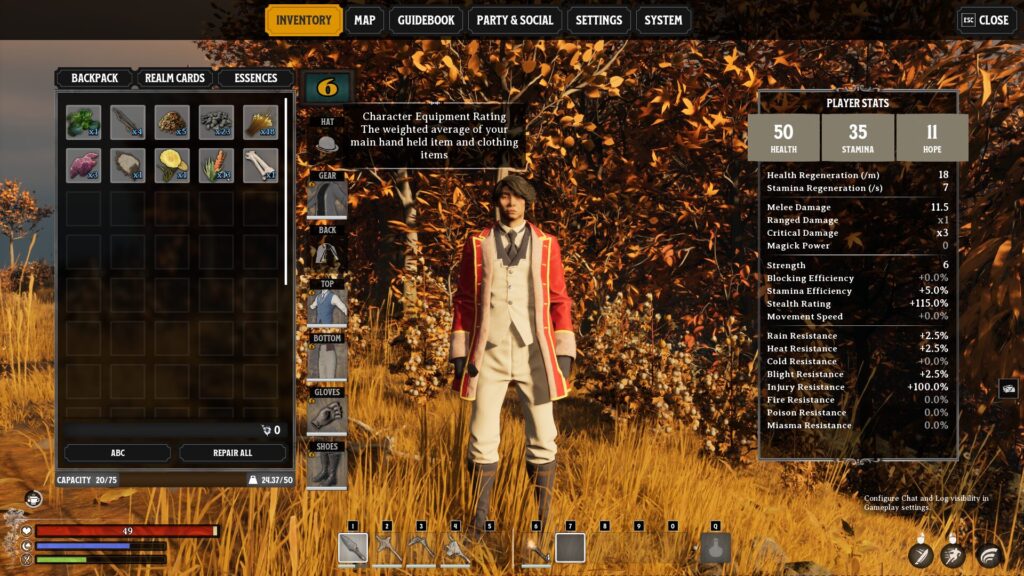Select the potion flask quick slot
The height and width of the screenshot is (576, 1024).
point(715,548)
